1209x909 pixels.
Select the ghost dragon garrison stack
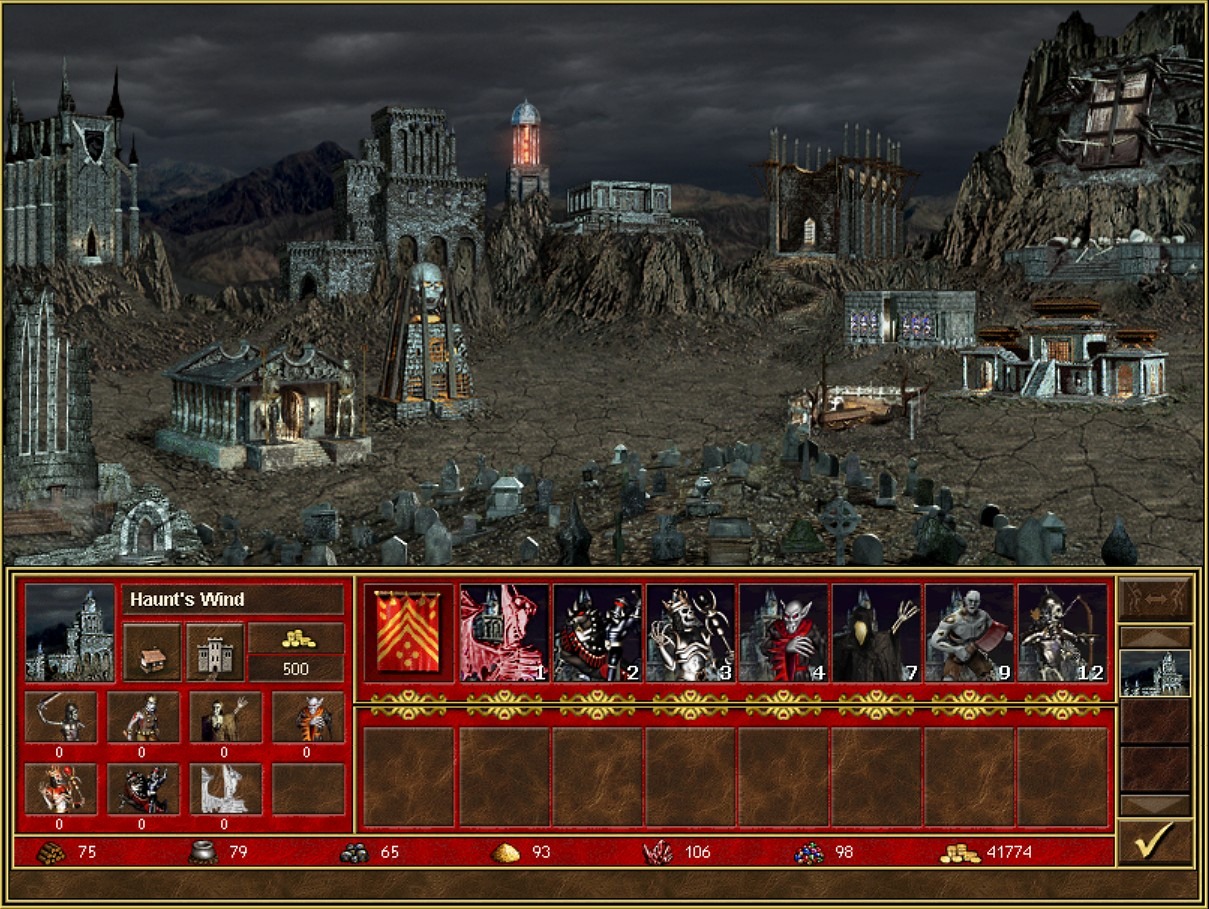(504, 634)
